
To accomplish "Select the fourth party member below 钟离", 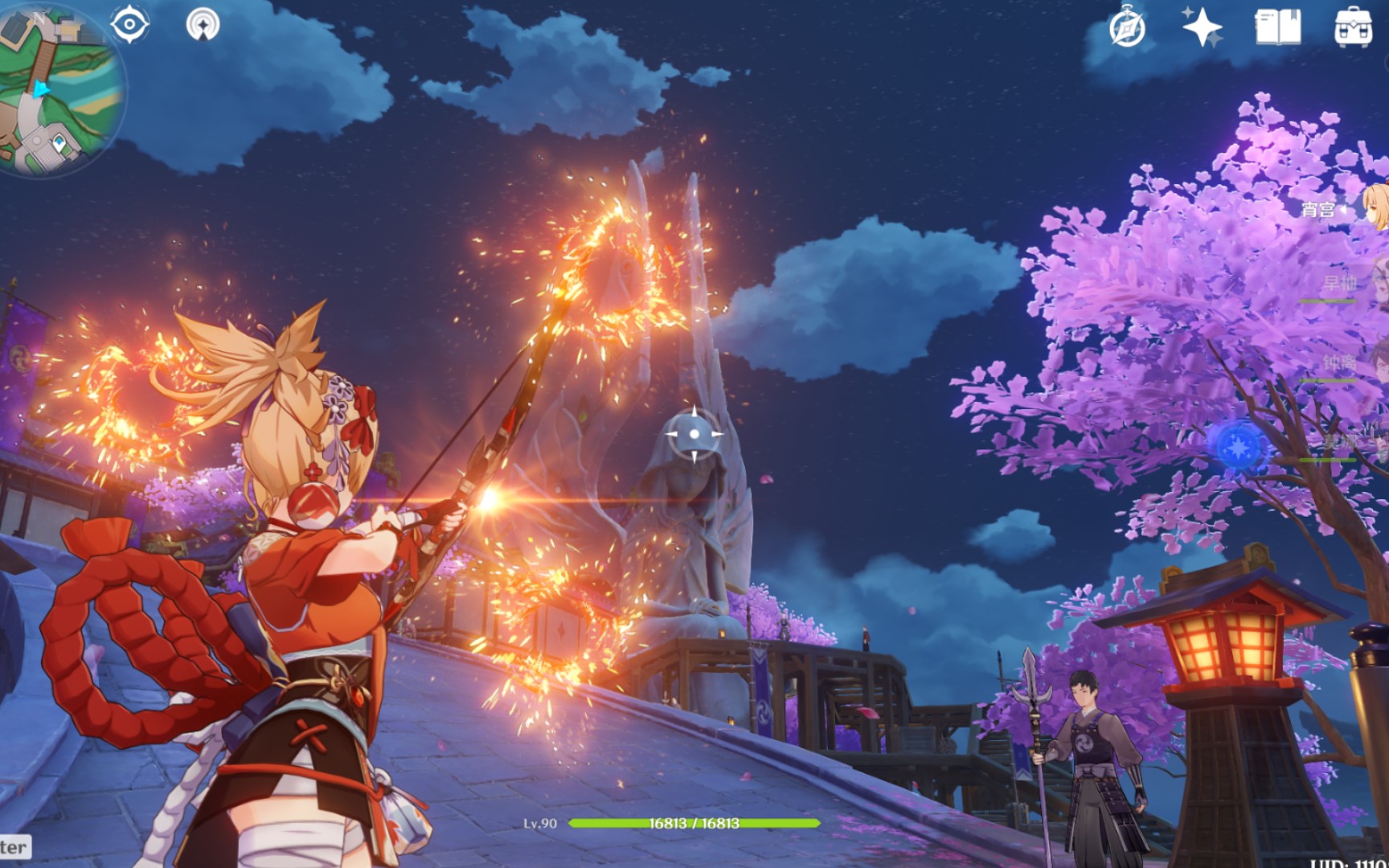I will pyautogui.click(x=1373, y=441).
